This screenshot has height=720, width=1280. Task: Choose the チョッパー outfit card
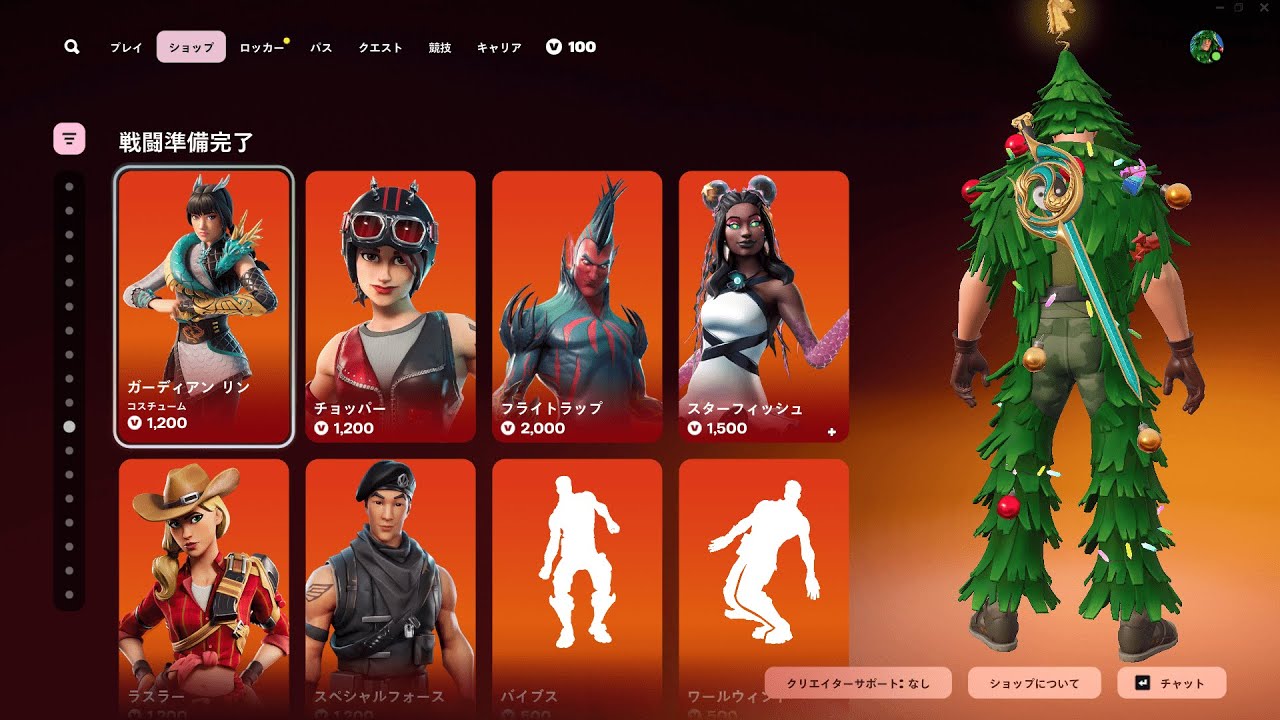(390, 306)
